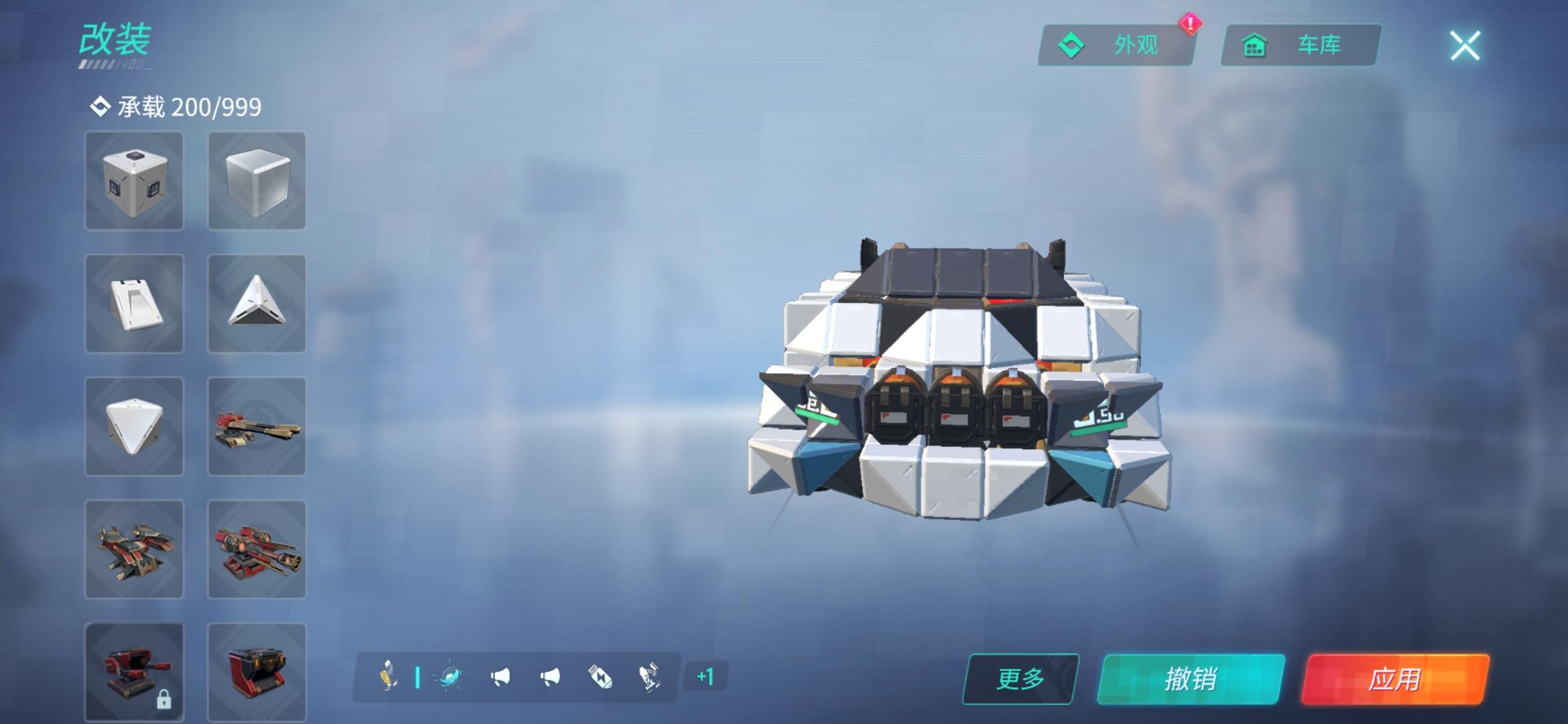
Task: Expand the +1 extra tools button
Action: pos(705,676)
